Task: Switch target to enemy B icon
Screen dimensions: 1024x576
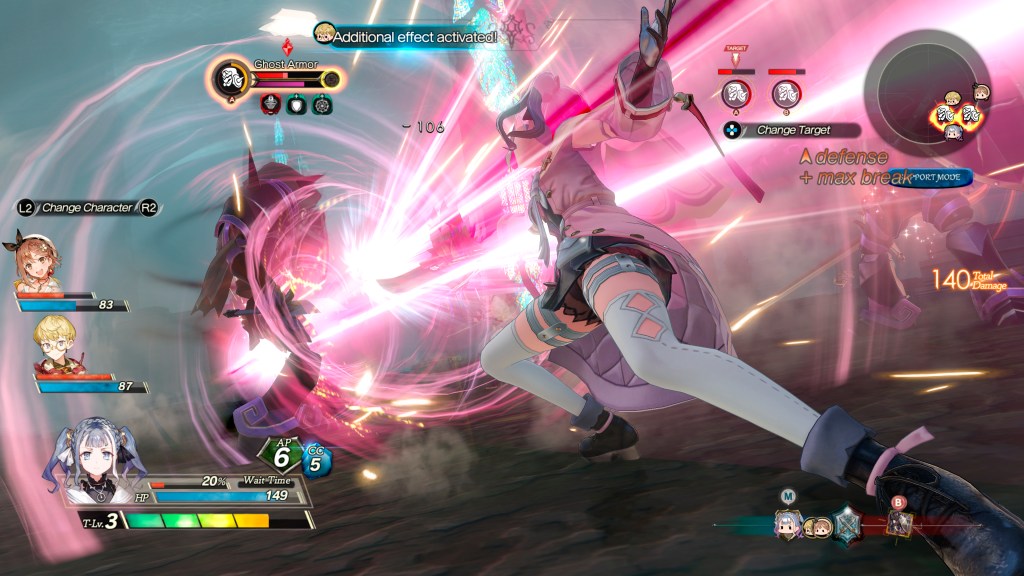Action: pyautogui.click(x=786, y=93)
